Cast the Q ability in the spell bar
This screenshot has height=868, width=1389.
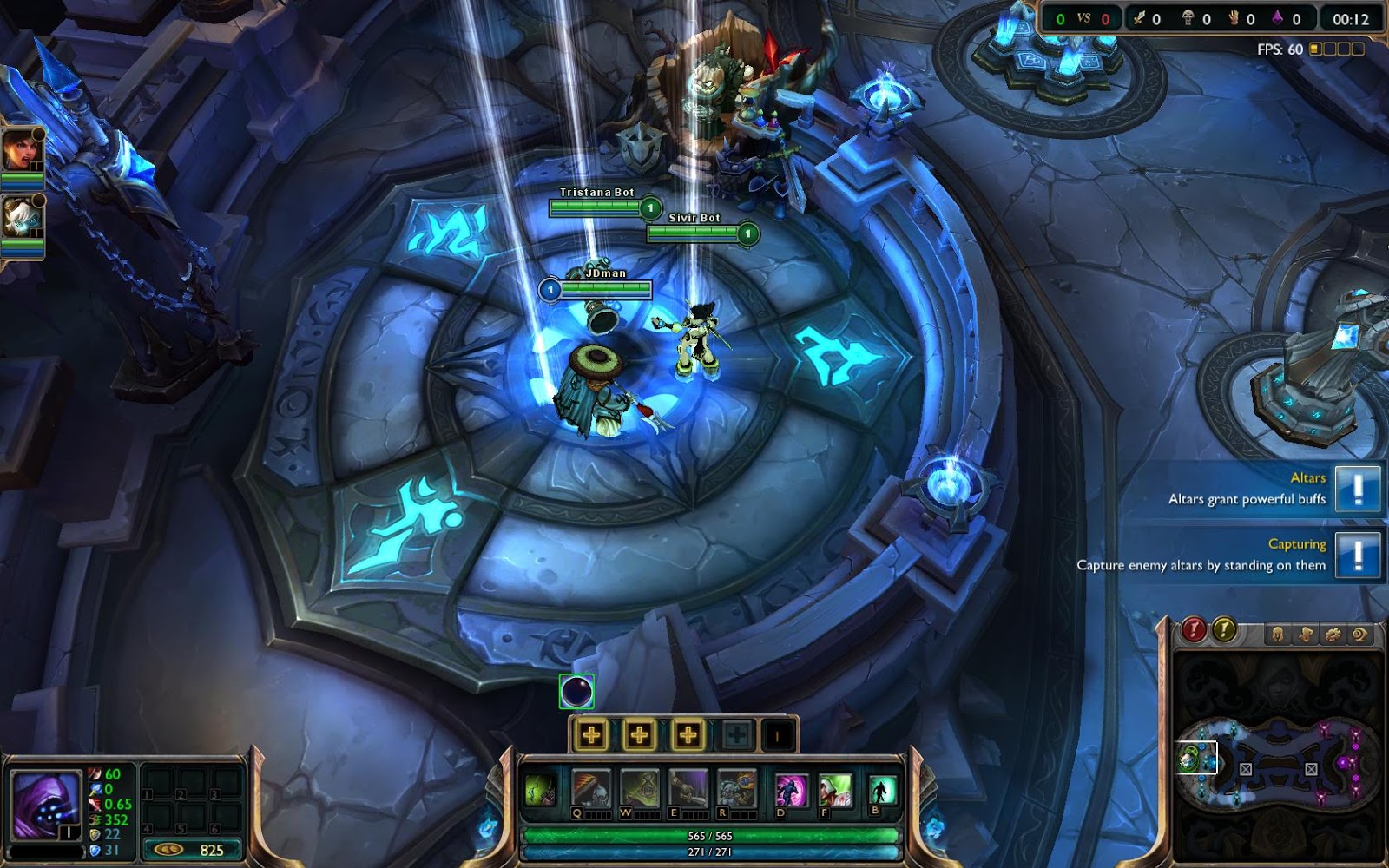point(589,788)
